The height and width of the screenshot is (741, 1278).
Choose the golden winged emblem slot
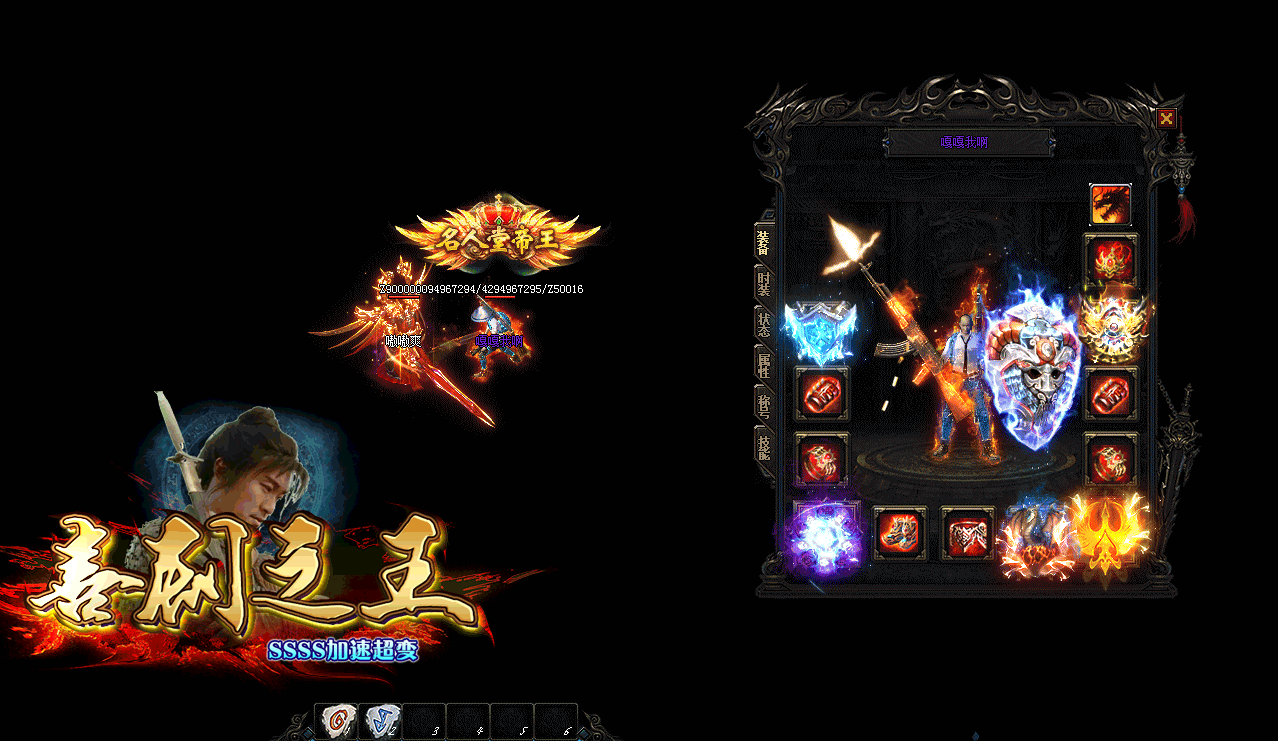click(1110, 325)
